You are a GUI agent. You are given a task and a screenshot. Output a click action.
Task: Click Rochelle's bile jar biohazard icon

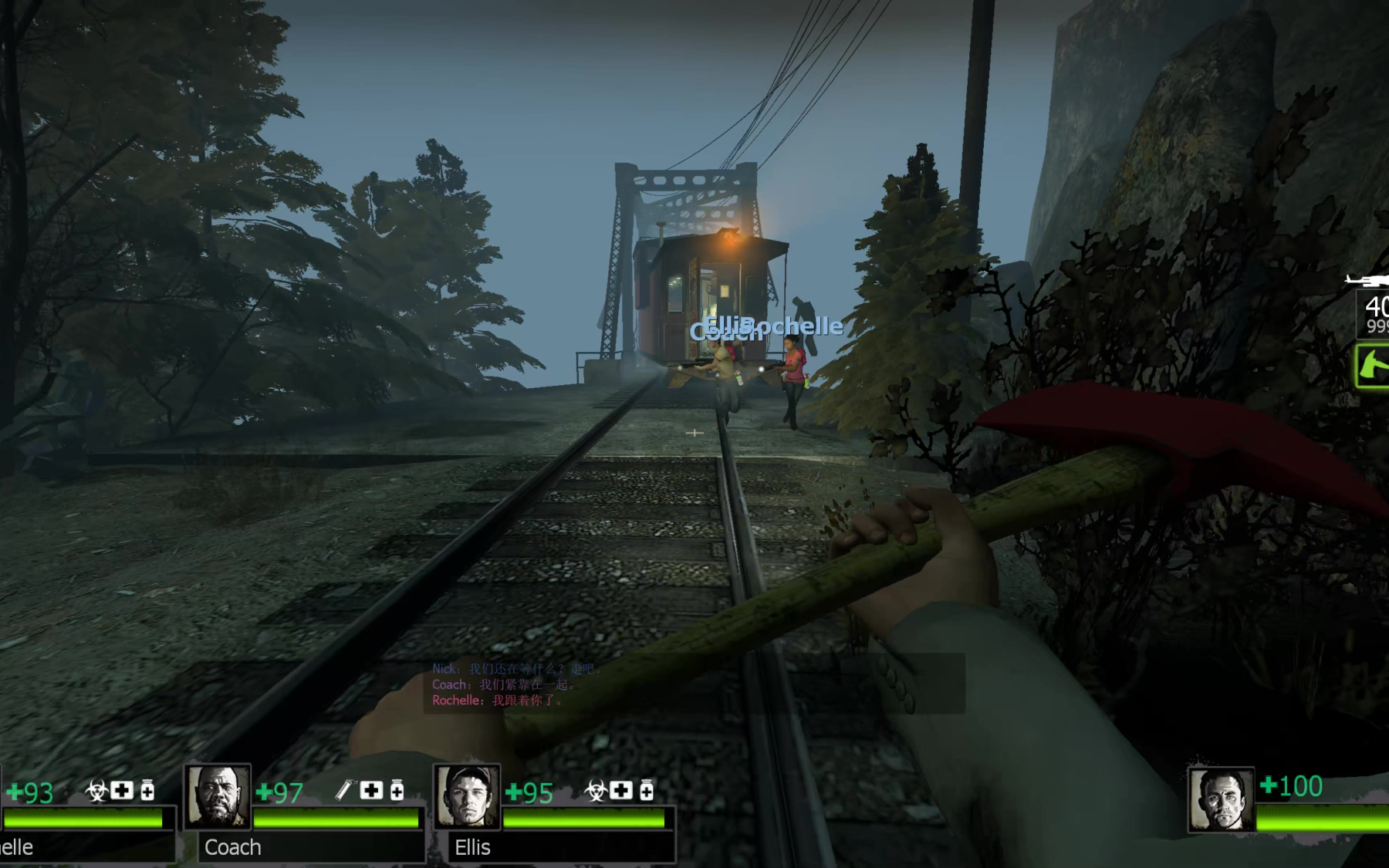[96, 791]
